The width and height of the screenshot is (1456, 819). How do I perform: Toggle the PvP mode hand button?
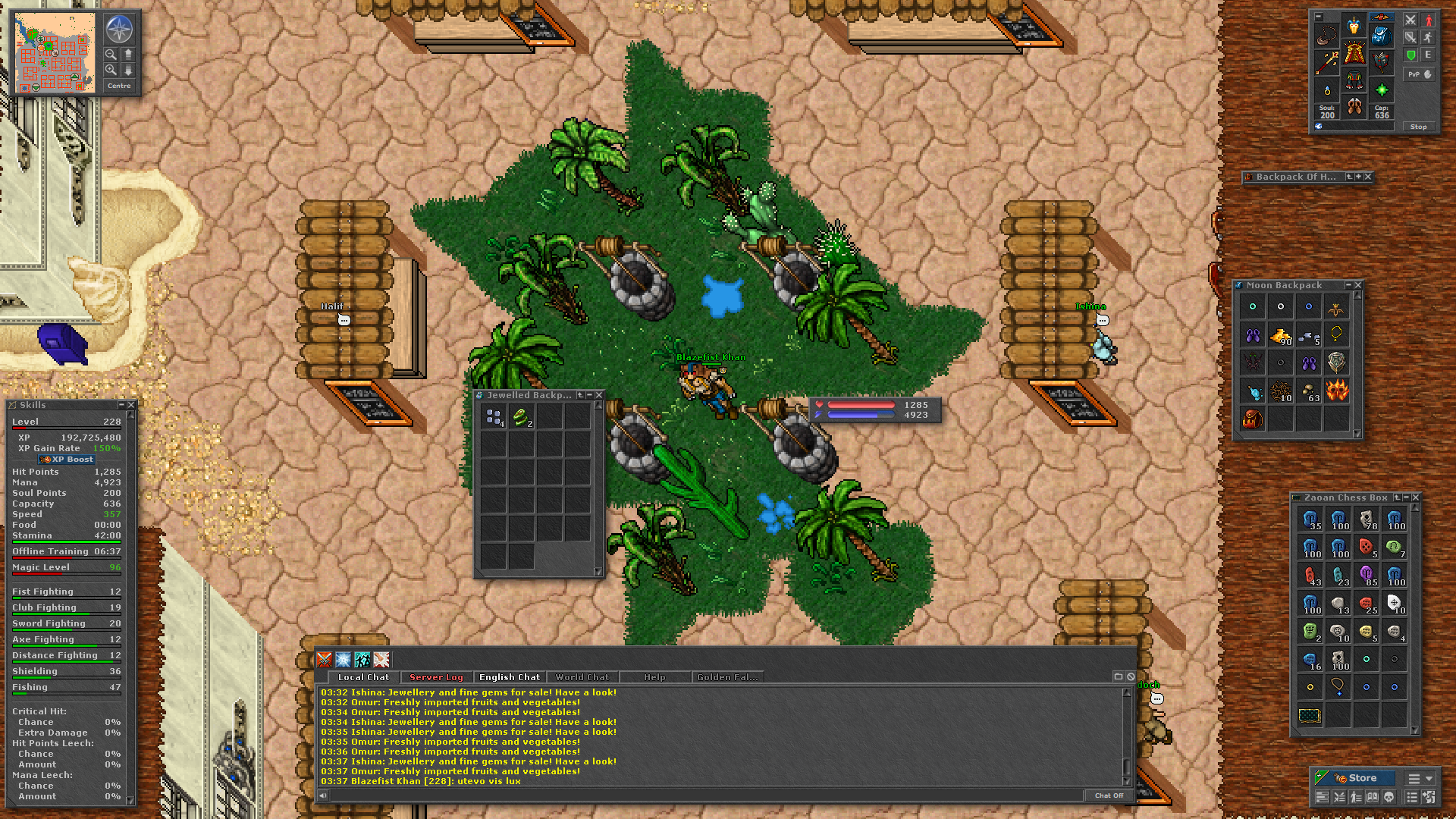[1418, 74]
